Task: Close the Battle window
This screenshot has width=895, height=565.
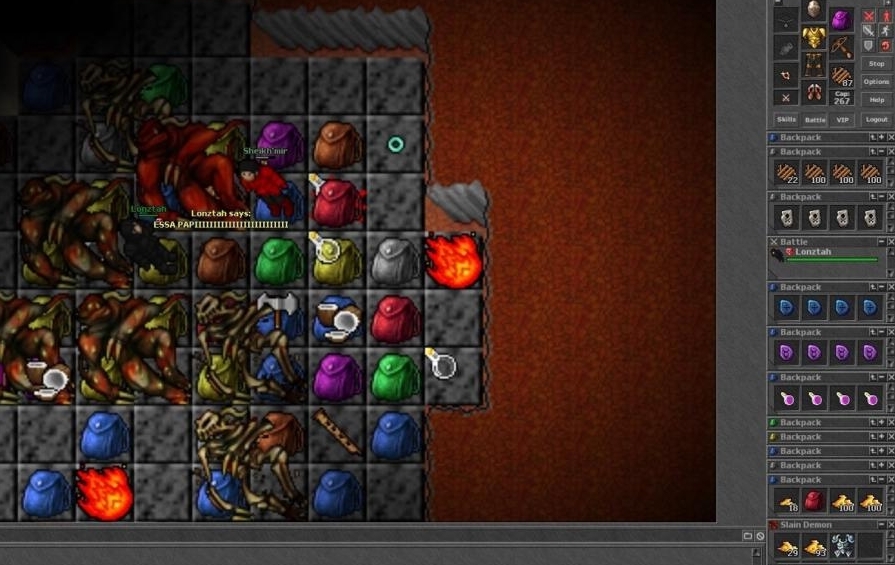Action: (773, 242)
